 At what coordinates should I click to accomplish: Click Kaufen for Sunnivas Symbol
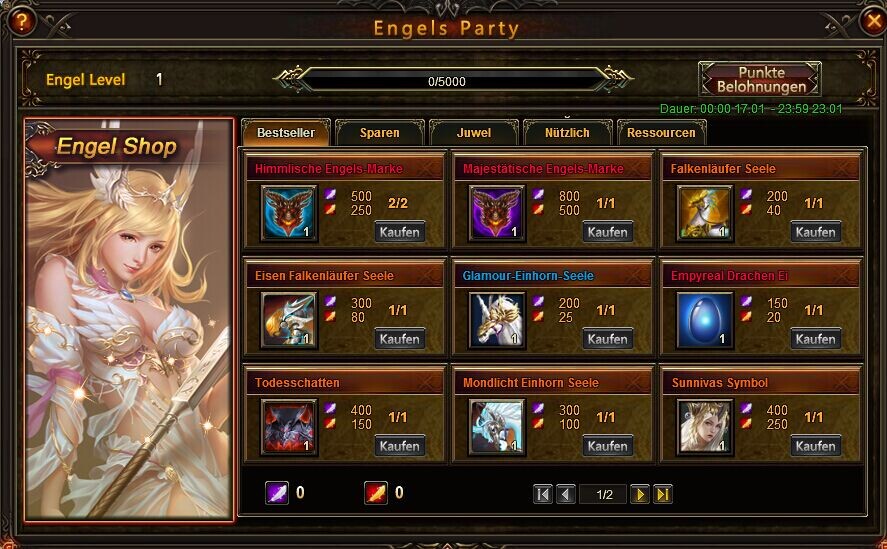pos(815,446)
